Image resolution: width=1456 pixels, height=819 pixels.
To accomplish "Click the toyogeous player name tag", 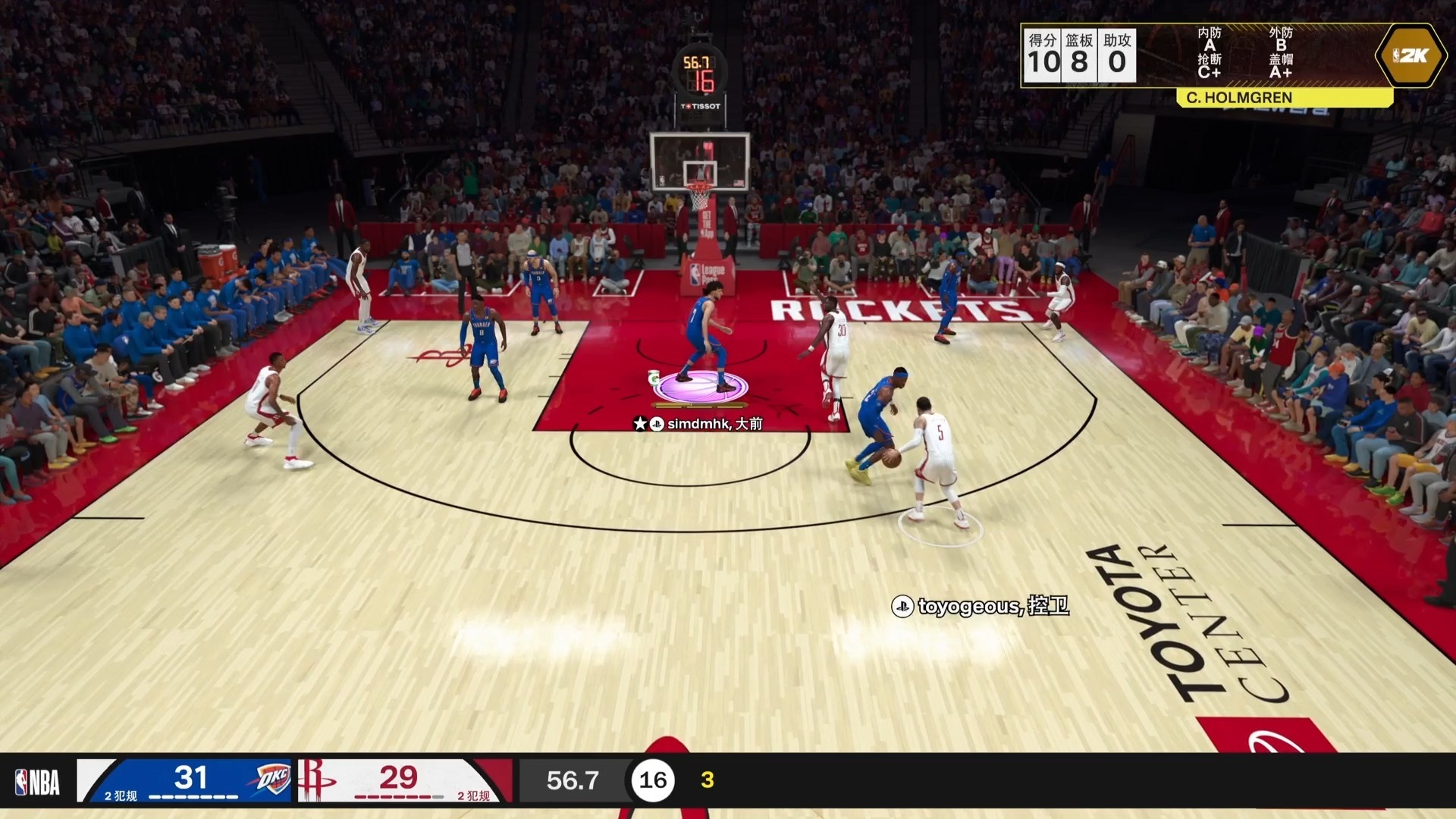I will point(981,606).
